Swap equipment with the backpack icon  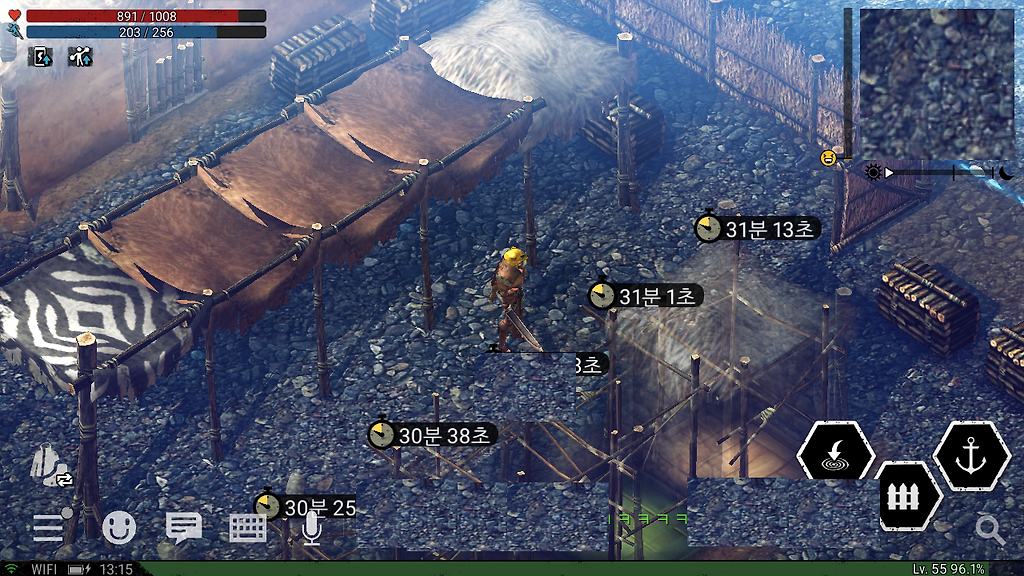coord(51,465)
